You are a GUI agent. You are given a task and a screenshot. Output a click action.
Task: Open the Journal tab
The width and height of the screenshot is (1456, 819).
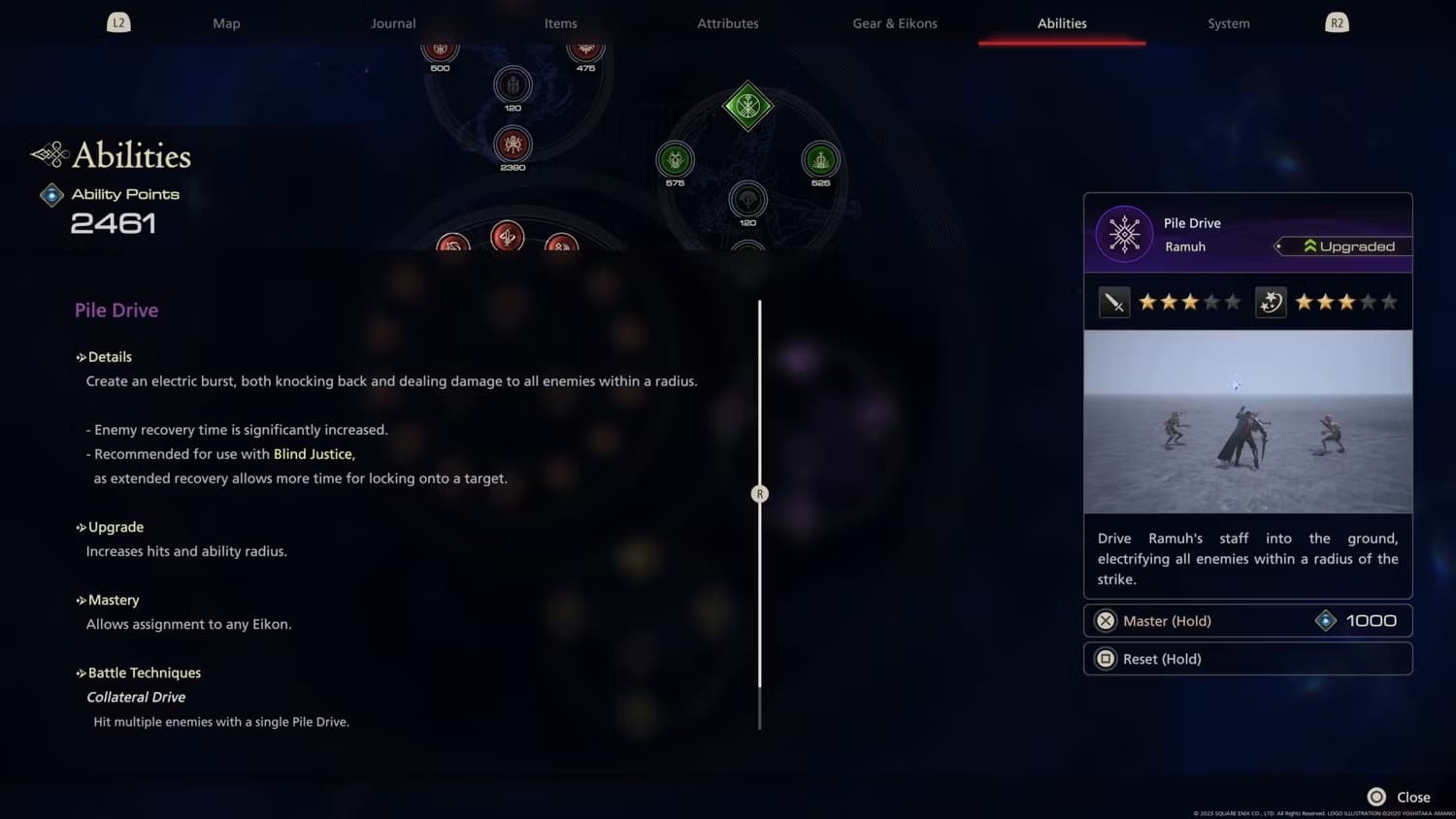(393, 22)
